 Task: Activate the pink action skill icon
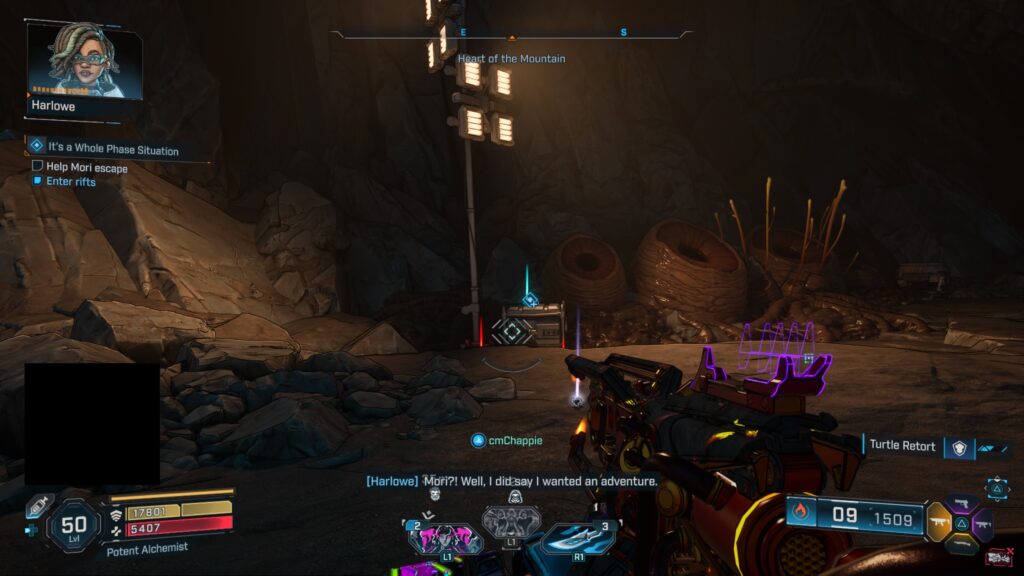(445, 538)
